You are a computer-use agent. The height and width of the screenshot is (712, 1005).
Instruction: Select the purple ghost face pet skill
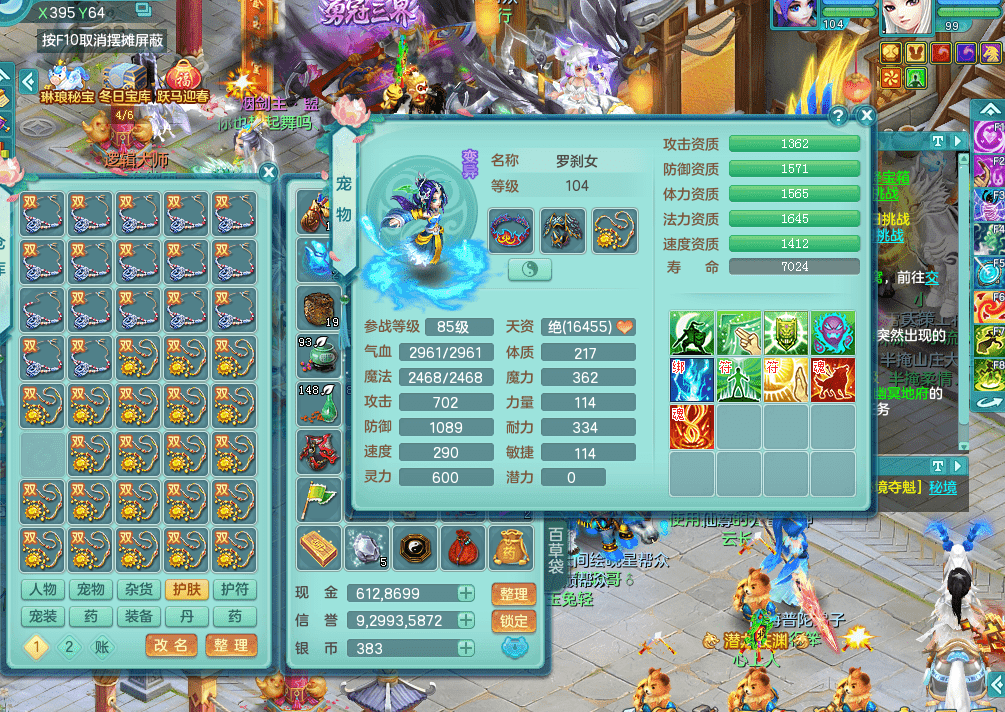coord(833,333)
